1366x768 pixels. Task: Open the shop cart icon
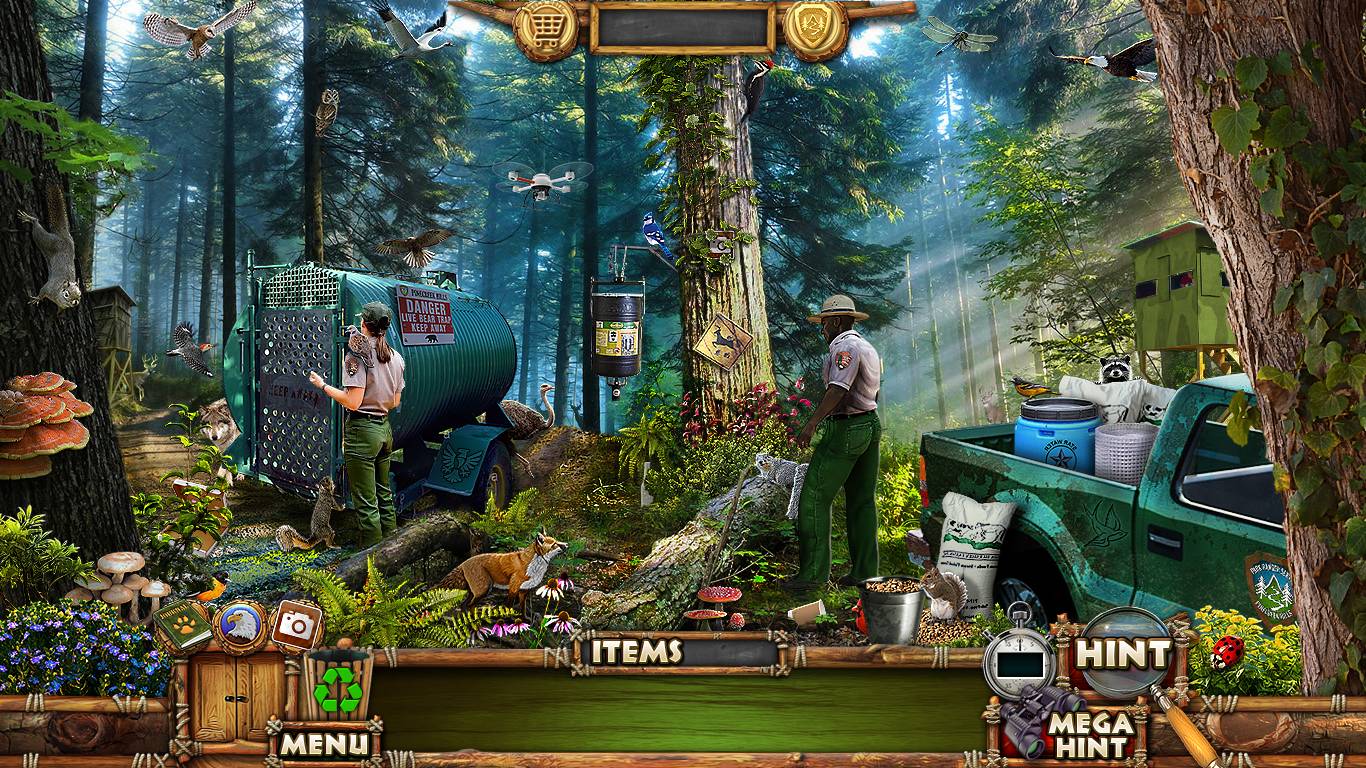[545, 29]
